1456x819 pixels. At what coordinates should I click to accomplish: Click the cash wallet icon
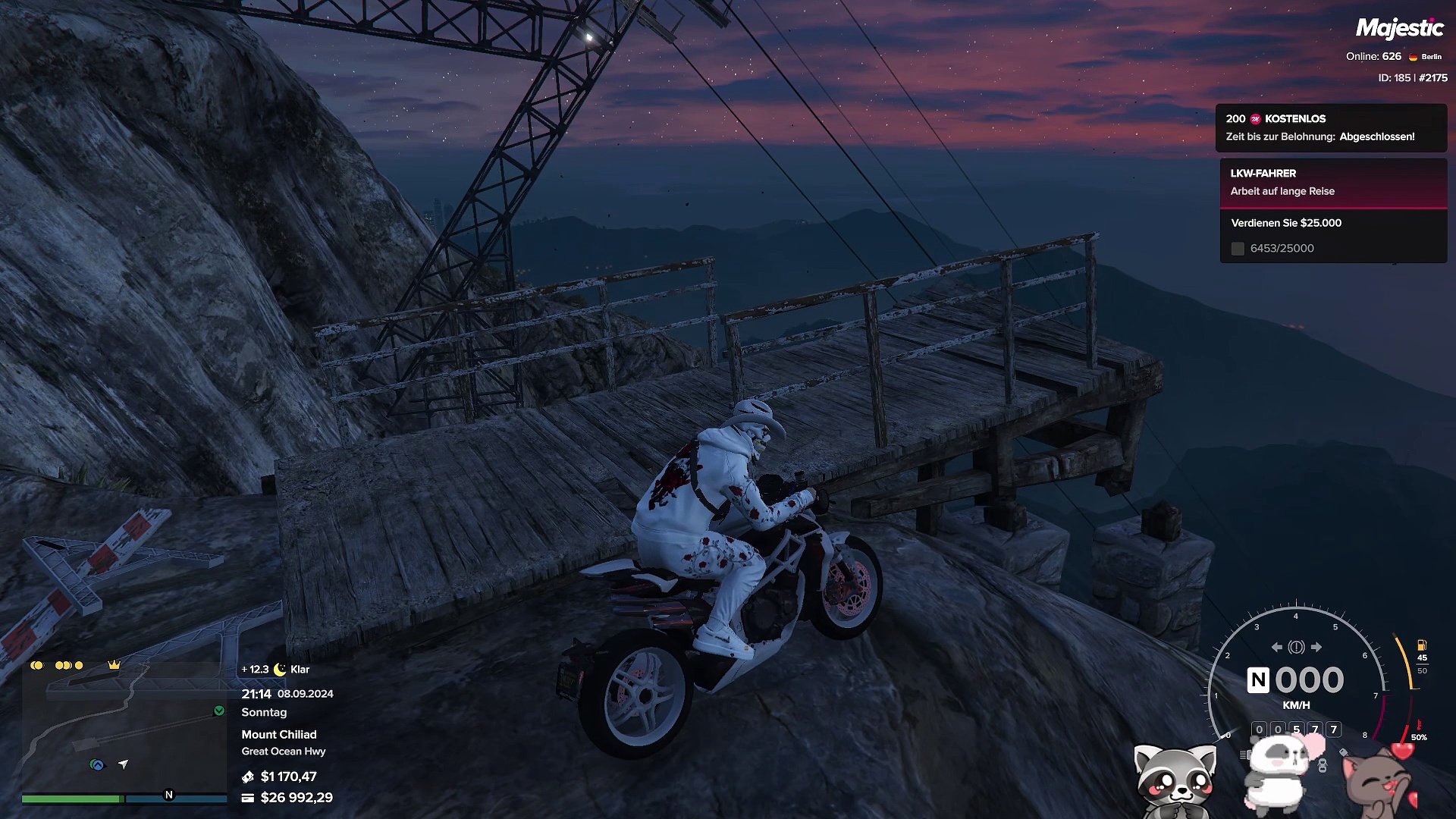248,777
